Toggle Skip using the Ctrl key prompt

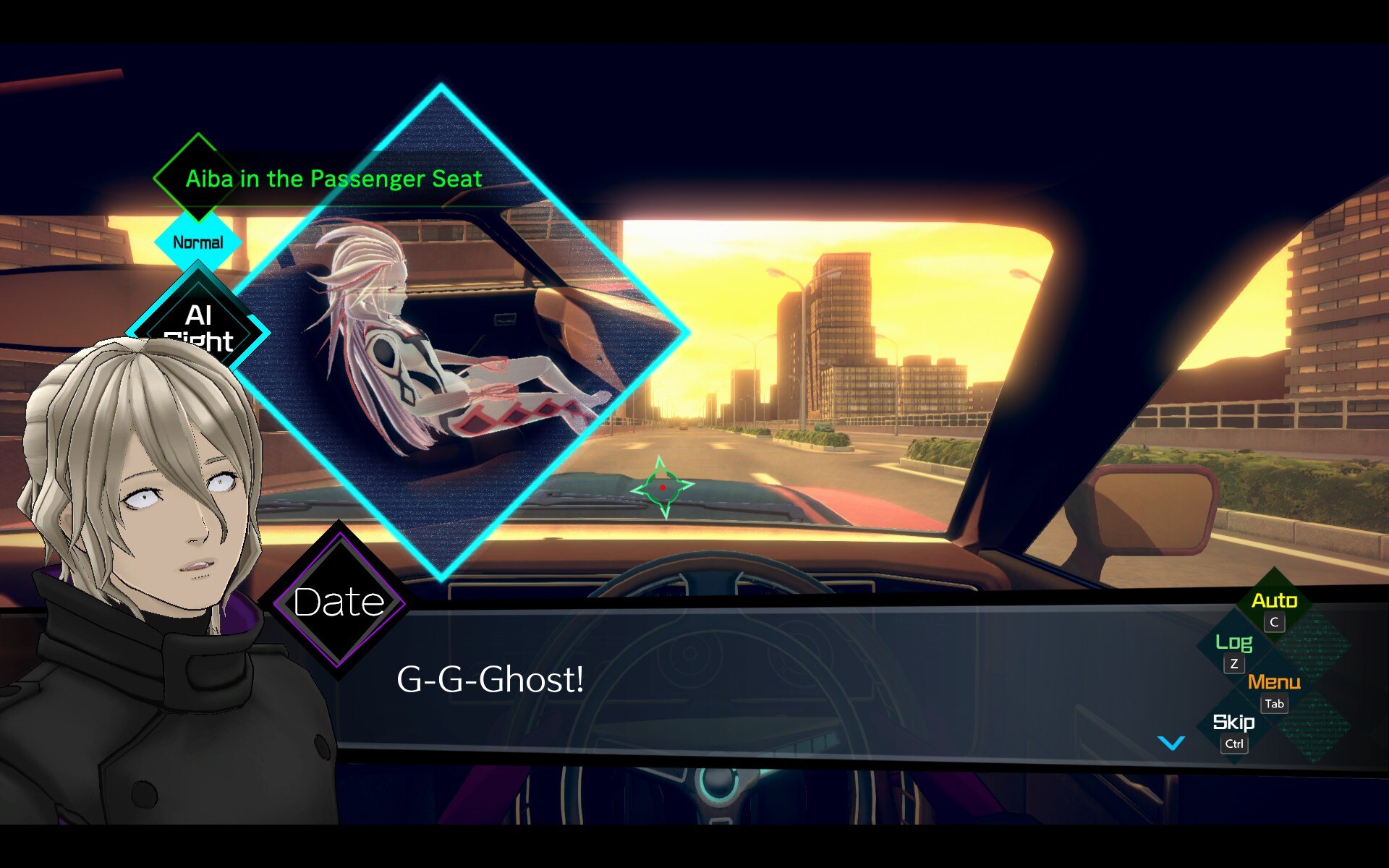click(1234, 746)
